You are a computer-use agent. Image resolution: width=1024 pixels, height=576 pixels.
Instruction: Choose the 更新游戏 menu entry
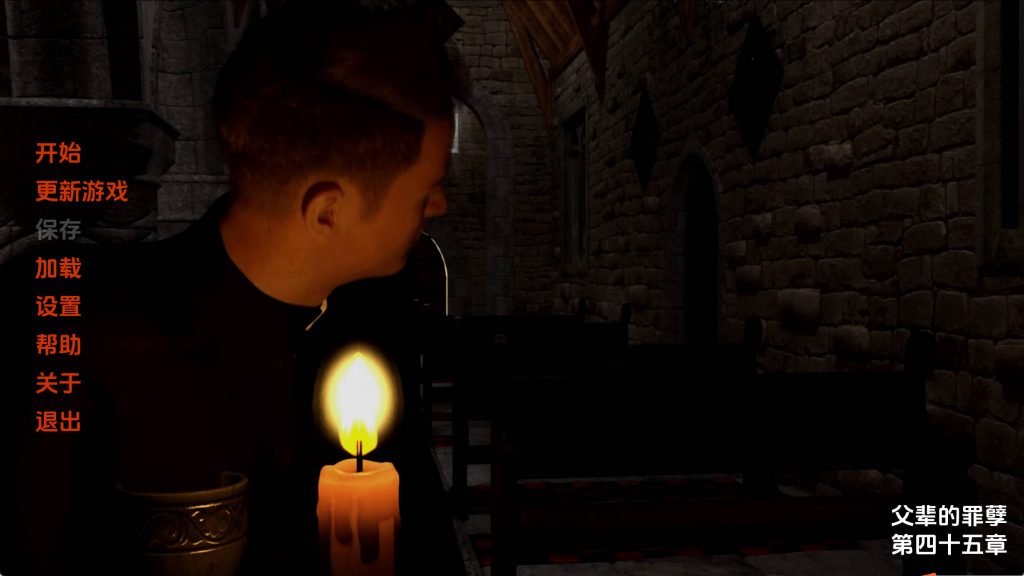pos(82,191)
